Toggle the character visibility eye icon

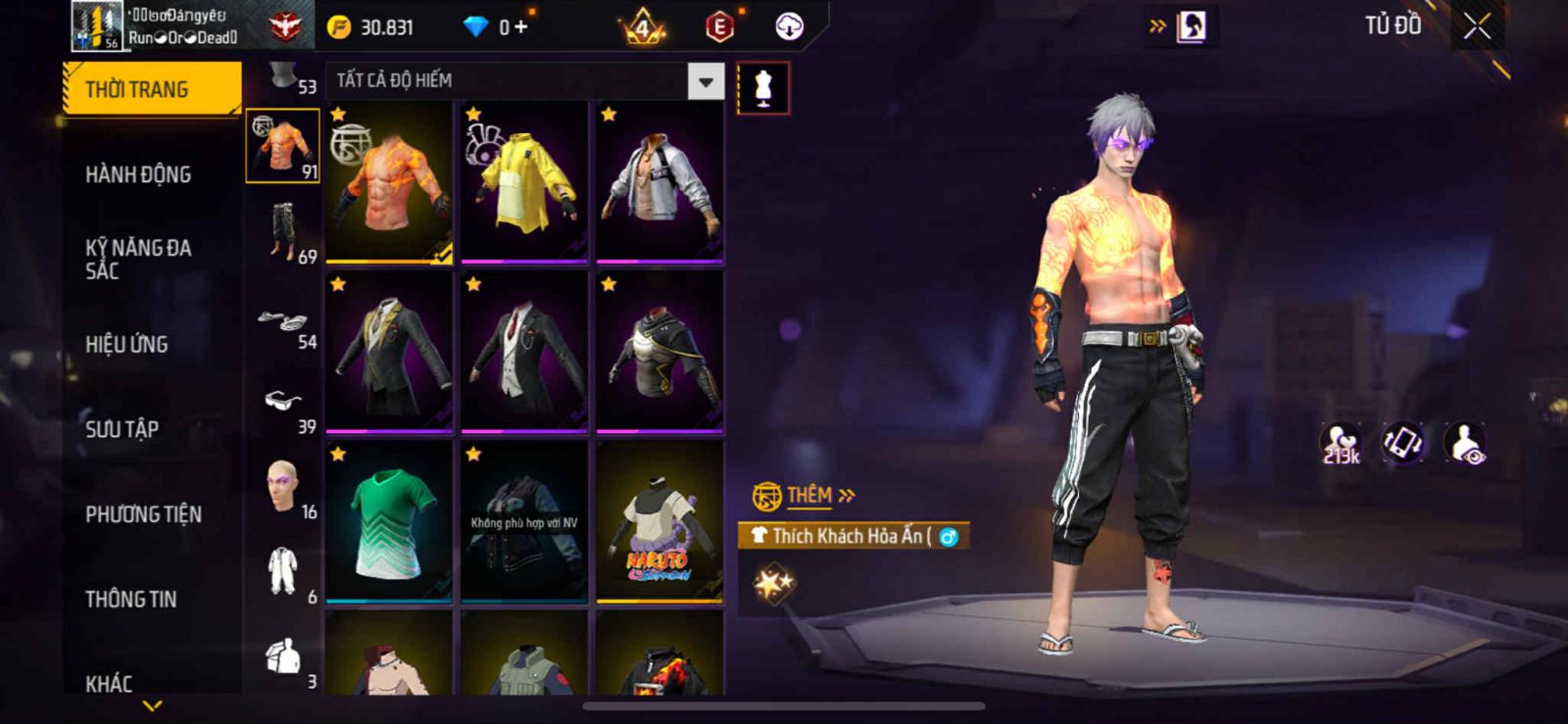click(1466, 443)
